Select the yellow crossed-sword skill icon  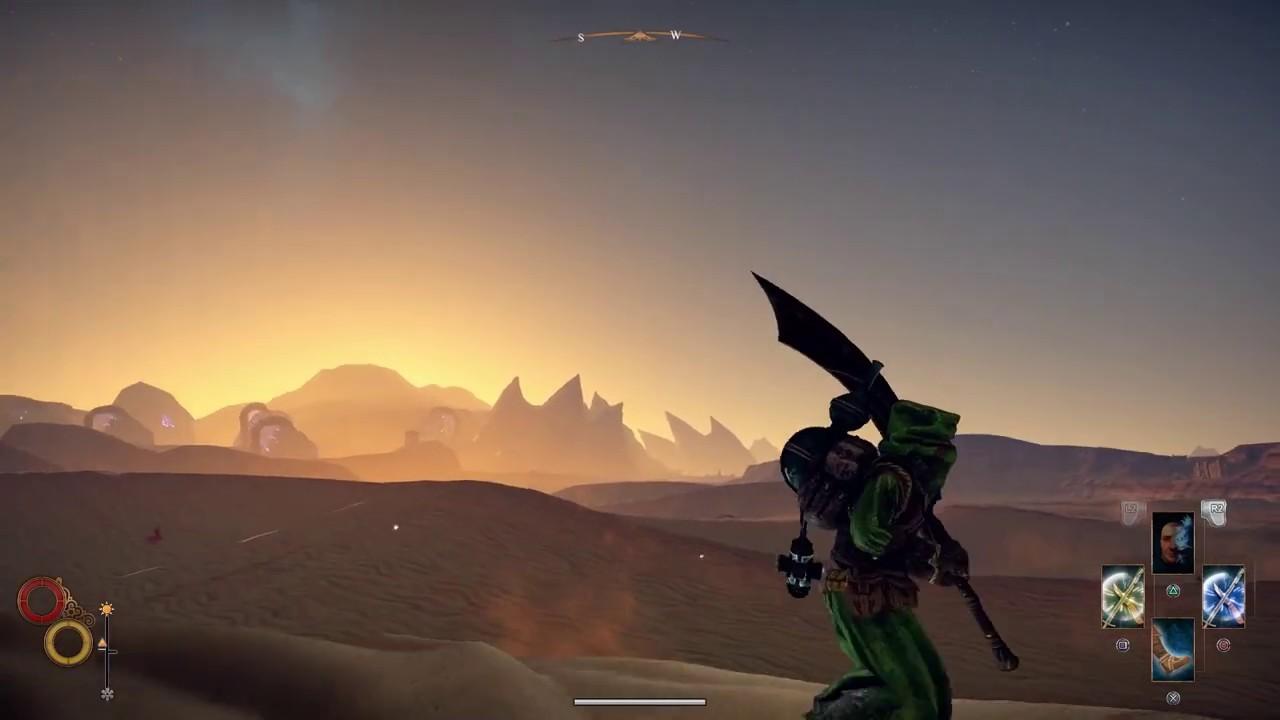click(x=1122, y=595)
